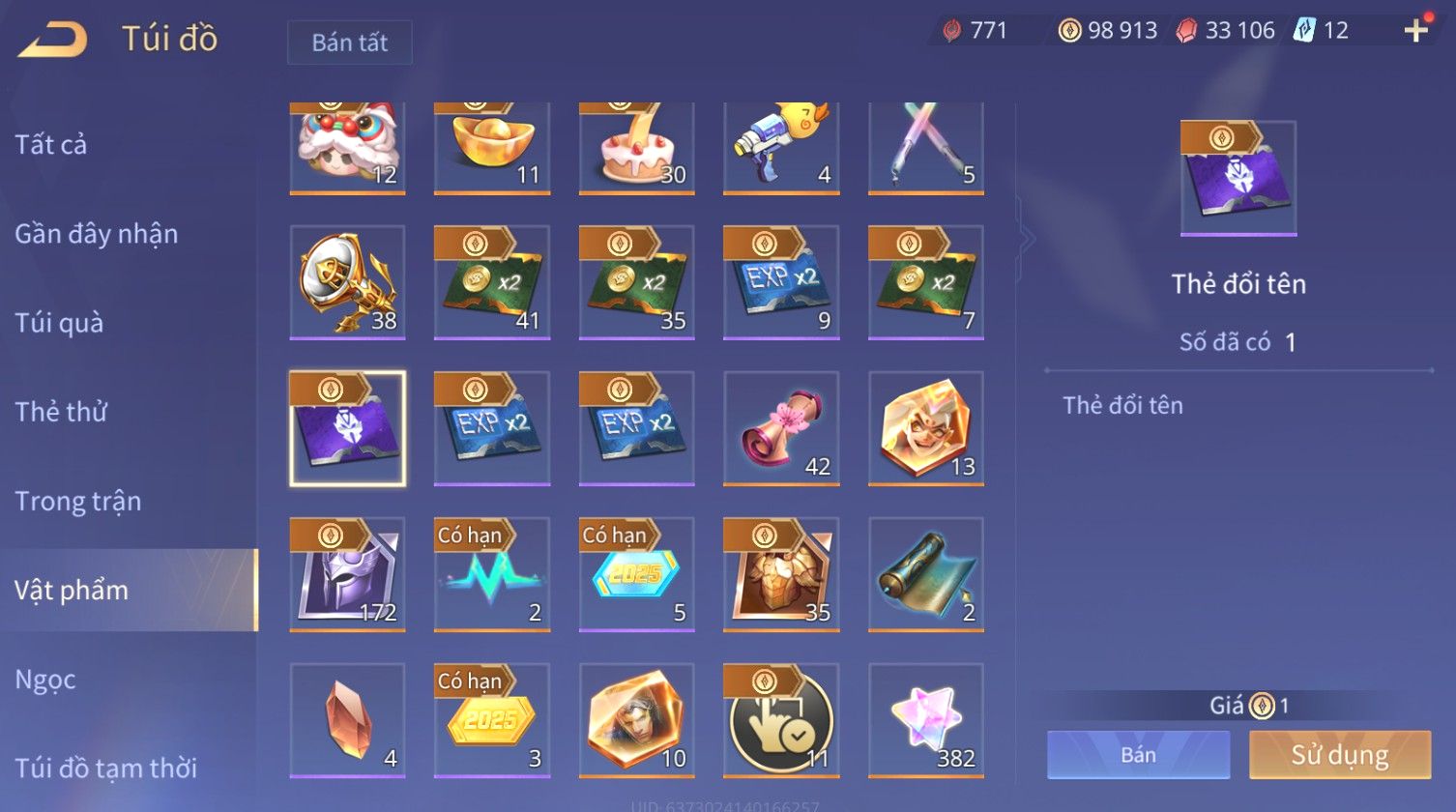This screenshot has height=812, width=1456.
Task: Open the Ngọc category
Action: 45,680
